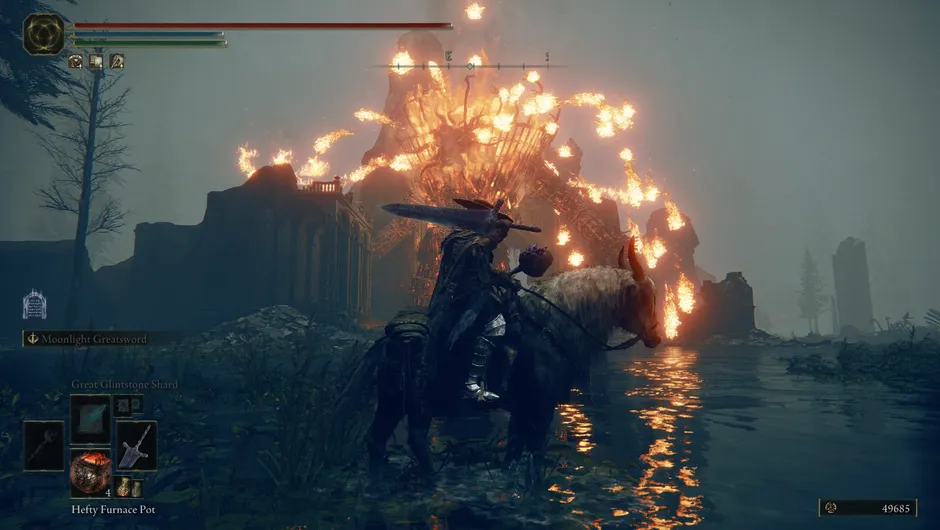940x530 pixels.
Task: Click the Moonlight Greatsword skill label
Action: [93, 339]
